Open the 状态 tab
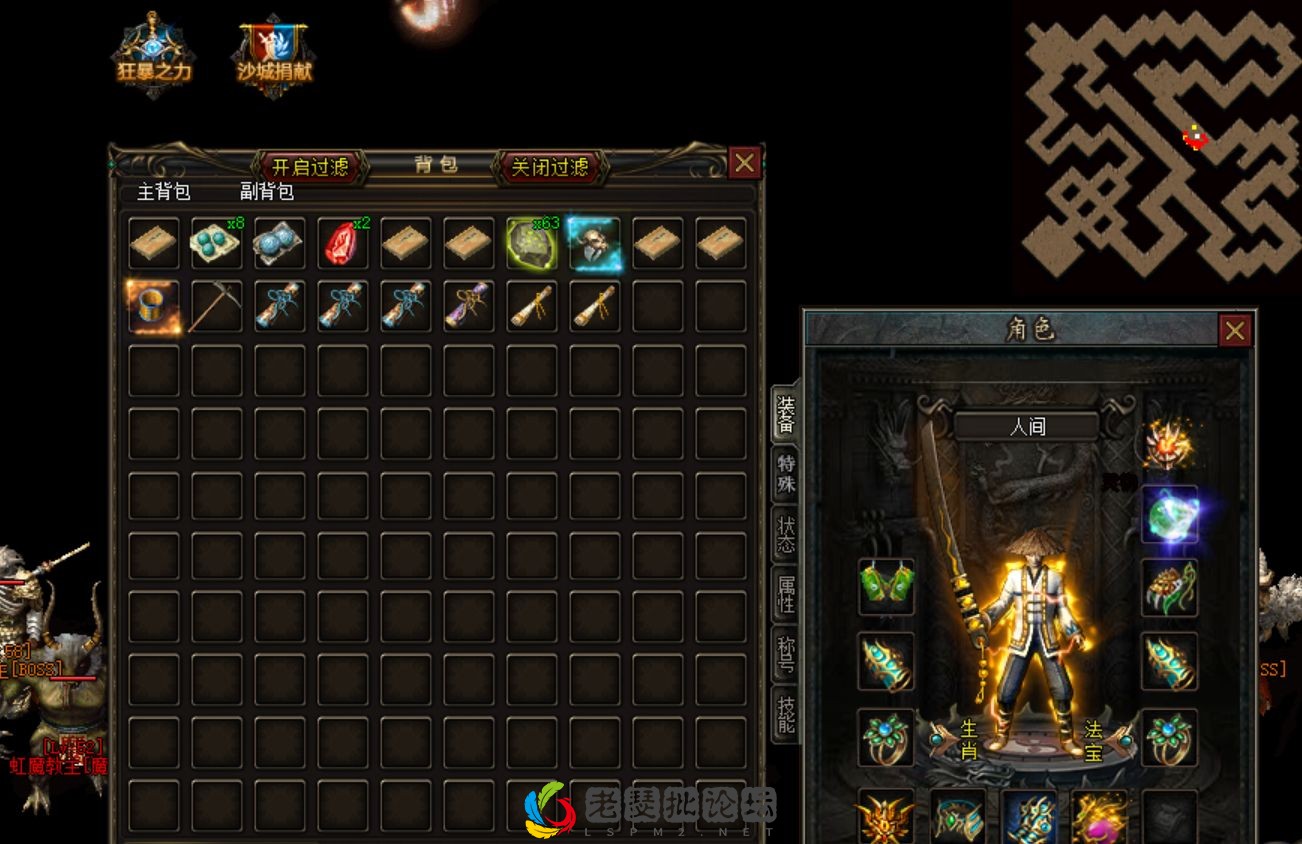This screenshot has width=1302, height=844. click(x=787, y=533)
